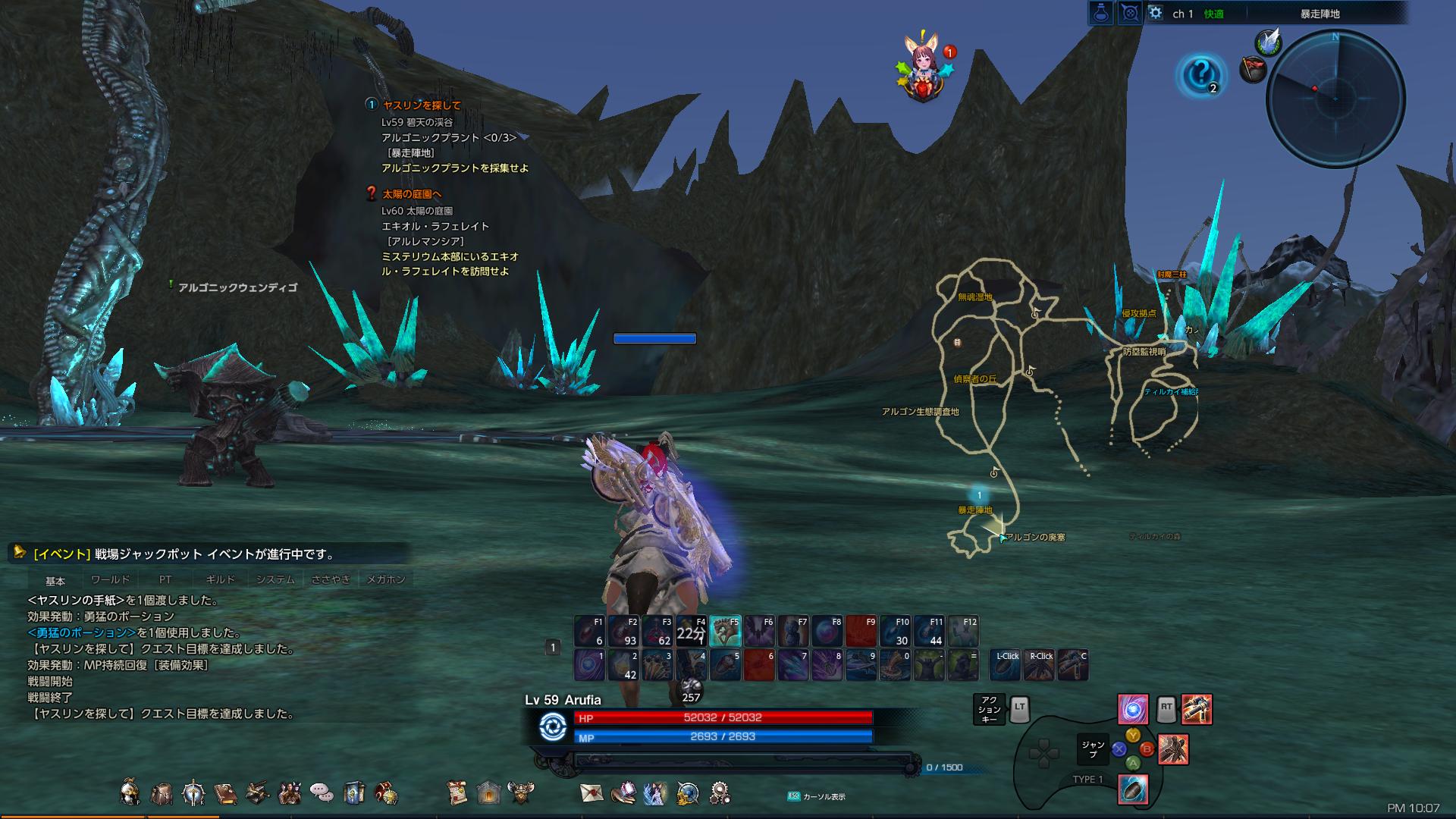1456x819 pixels.
Task: Select the 太陽の庭園へ quest tracker entry
Action: [x=412, y=194]
